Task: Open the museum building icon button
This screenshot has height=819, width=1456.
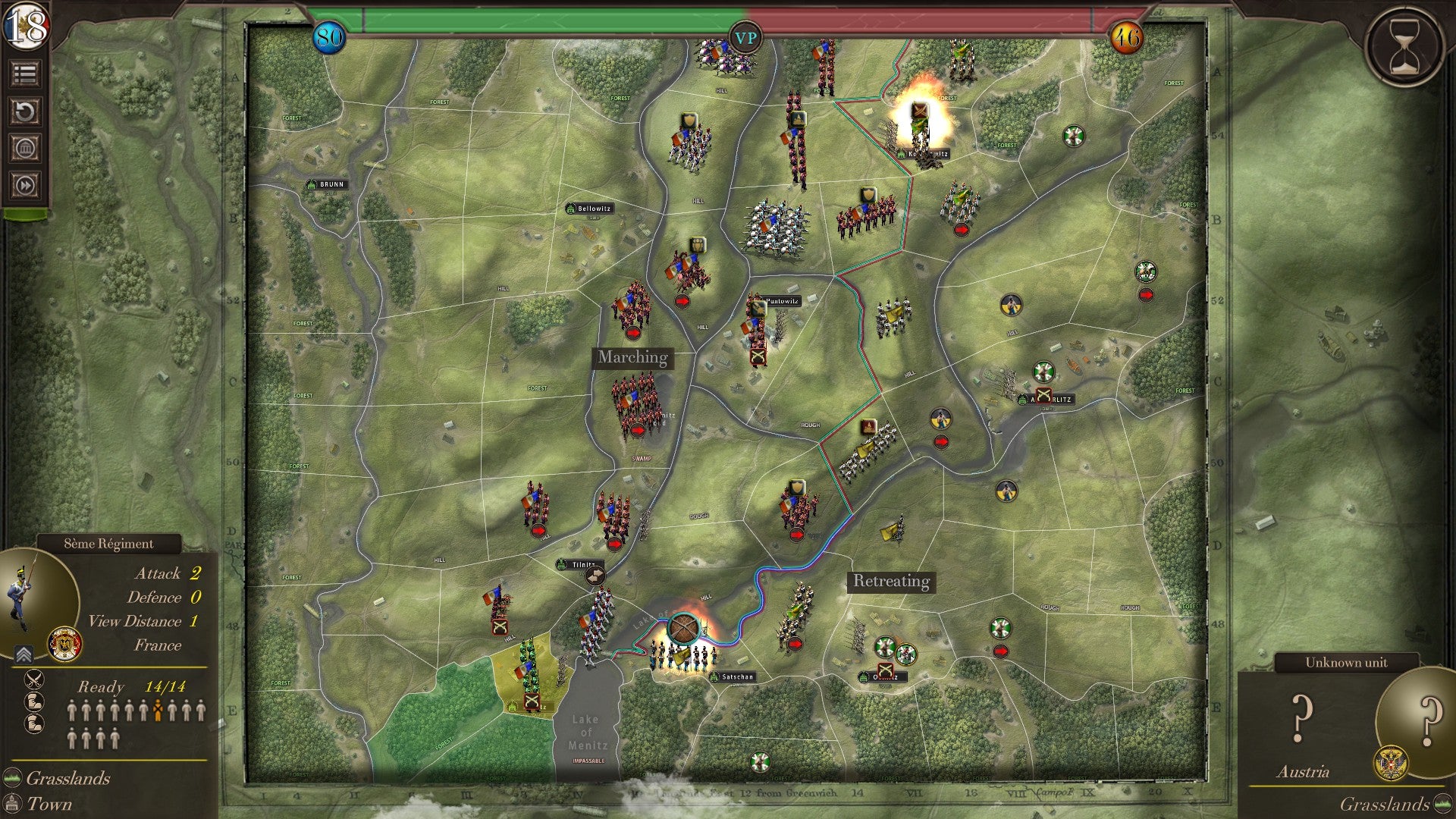Action: (x=25, y=148)
